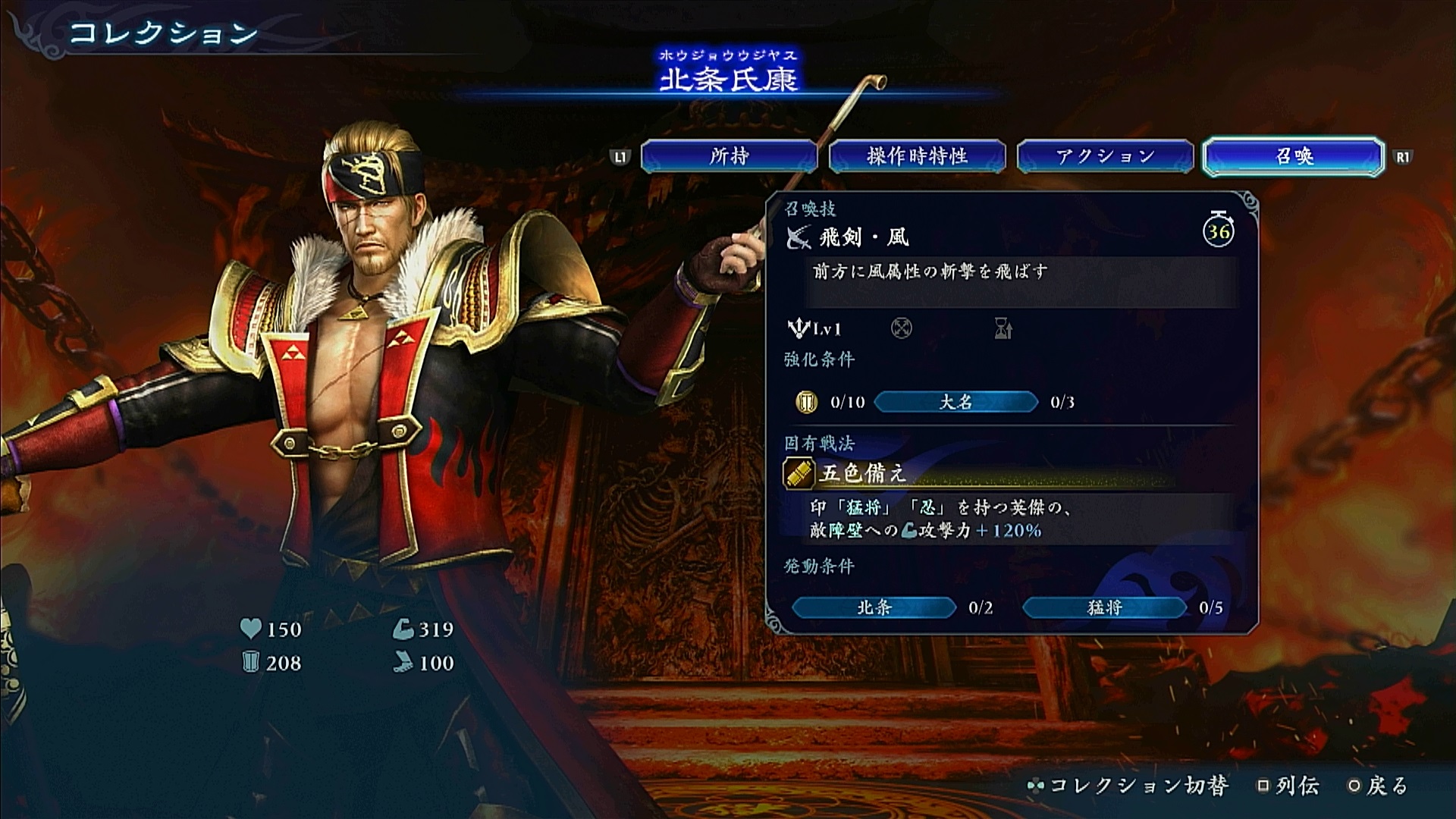1456x819 pixels.
Task: Show the 召喚 tab
Action: pyautogui.click(x=1294, y=156)
